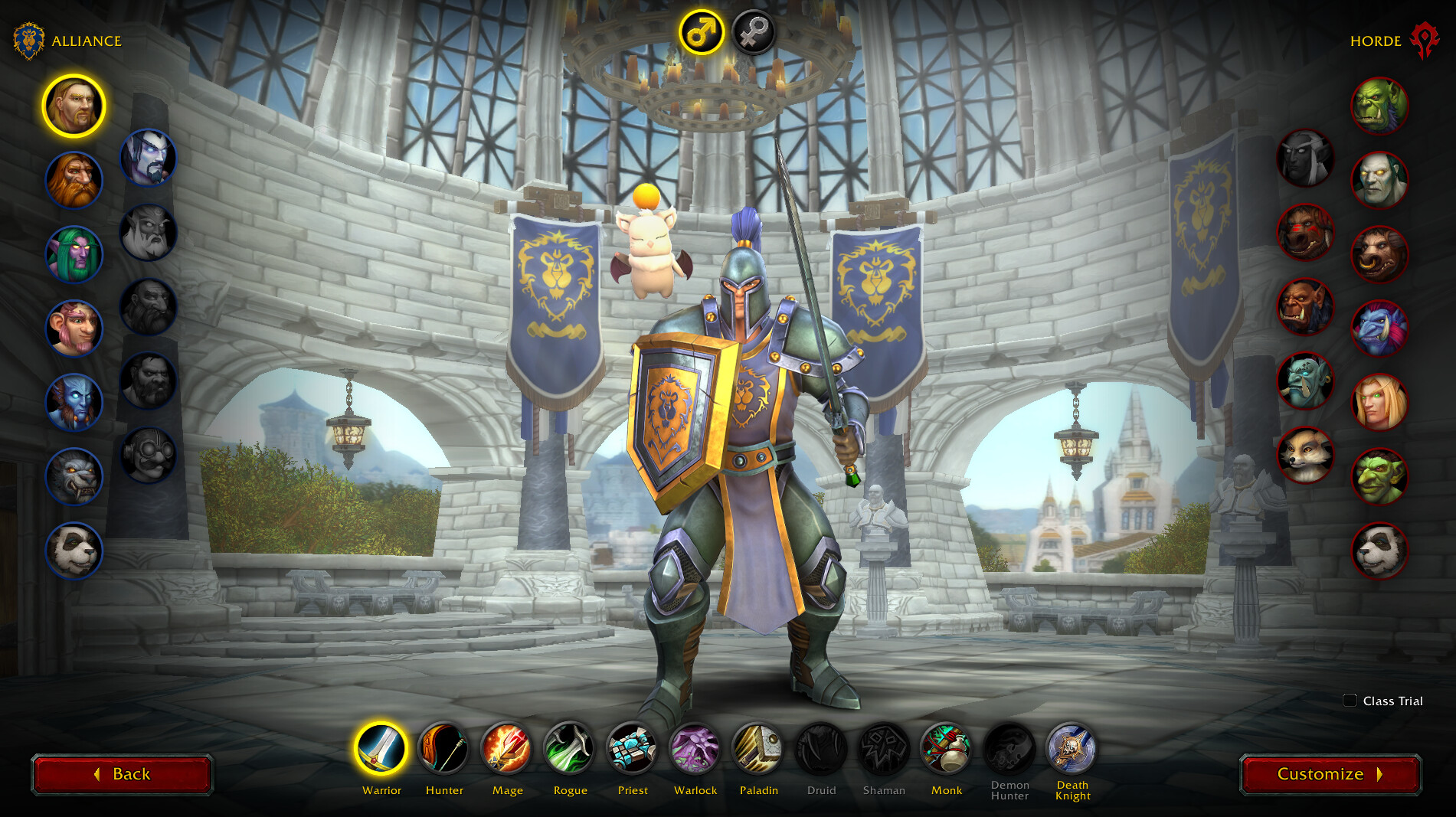Choose the Mage class
This screenshot has width=1456, height=817.
pyautogui.click(x=507, y=748)
